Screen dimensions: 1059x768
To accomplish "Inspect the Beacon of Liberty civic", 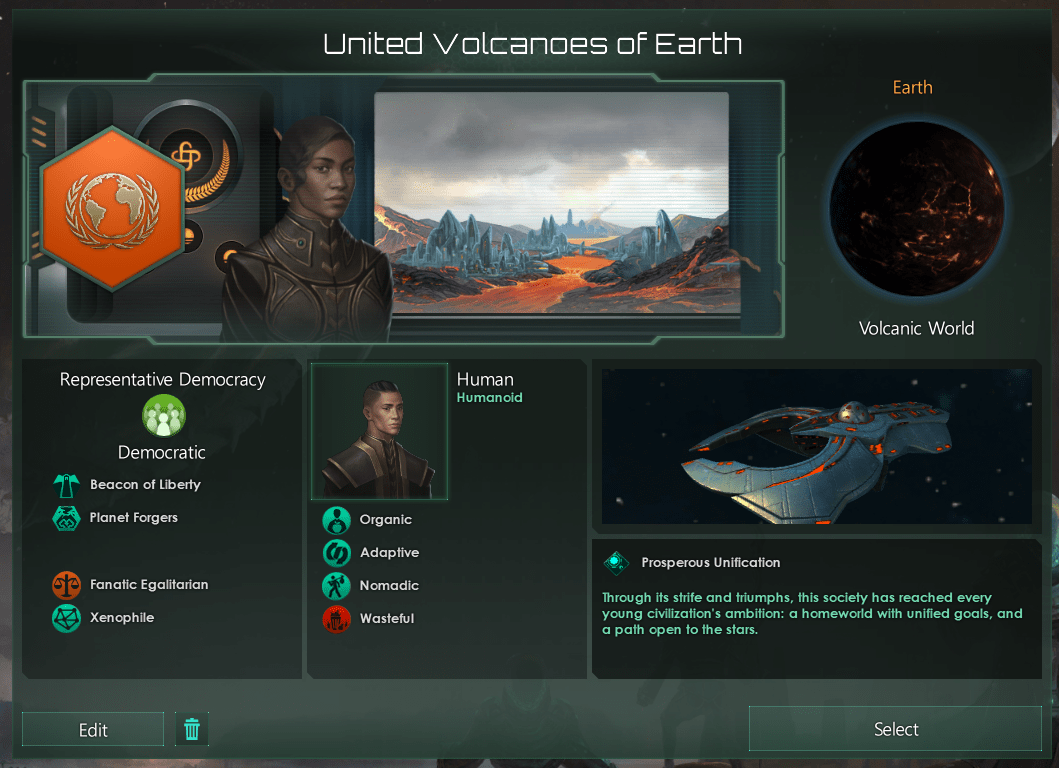I will point(66,485).
